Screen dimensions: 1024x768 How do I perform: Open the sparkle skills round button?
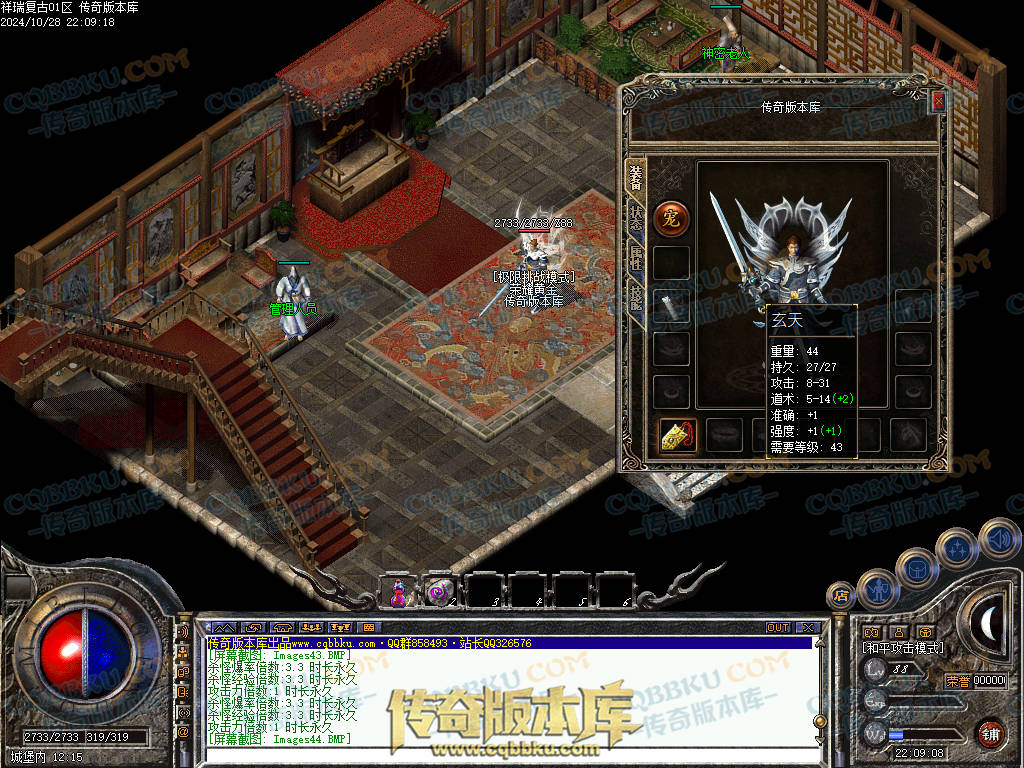pos(957,548)
